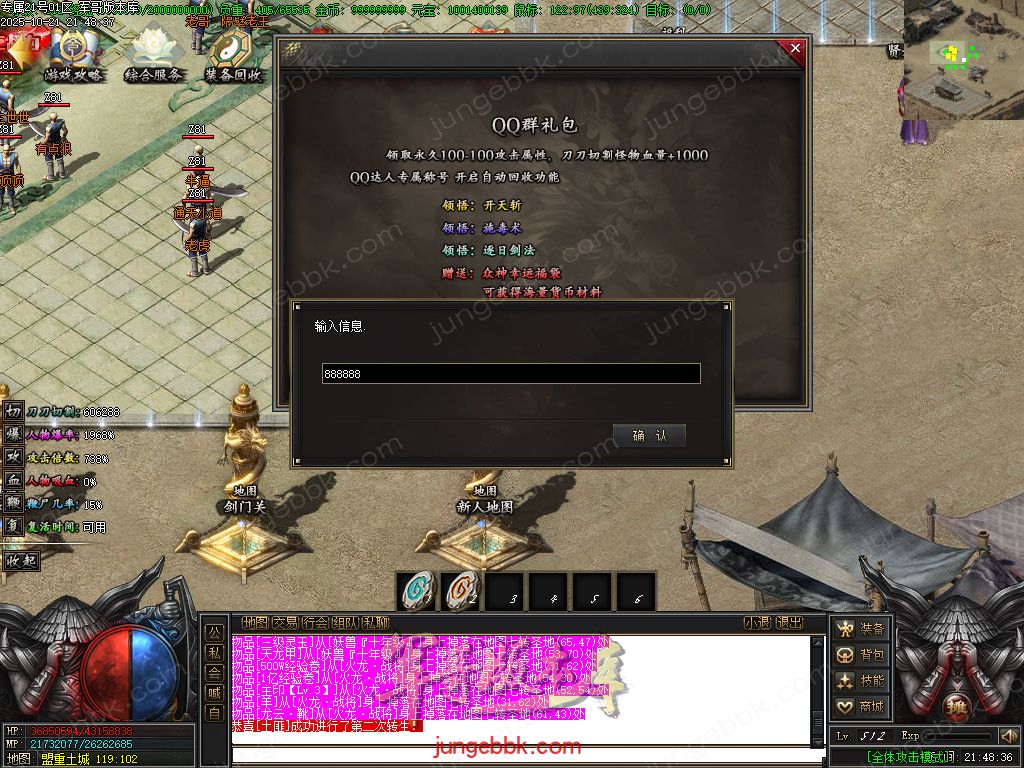
Task: Click the 小退 return-to-character-select button
Action: (757, 622)
